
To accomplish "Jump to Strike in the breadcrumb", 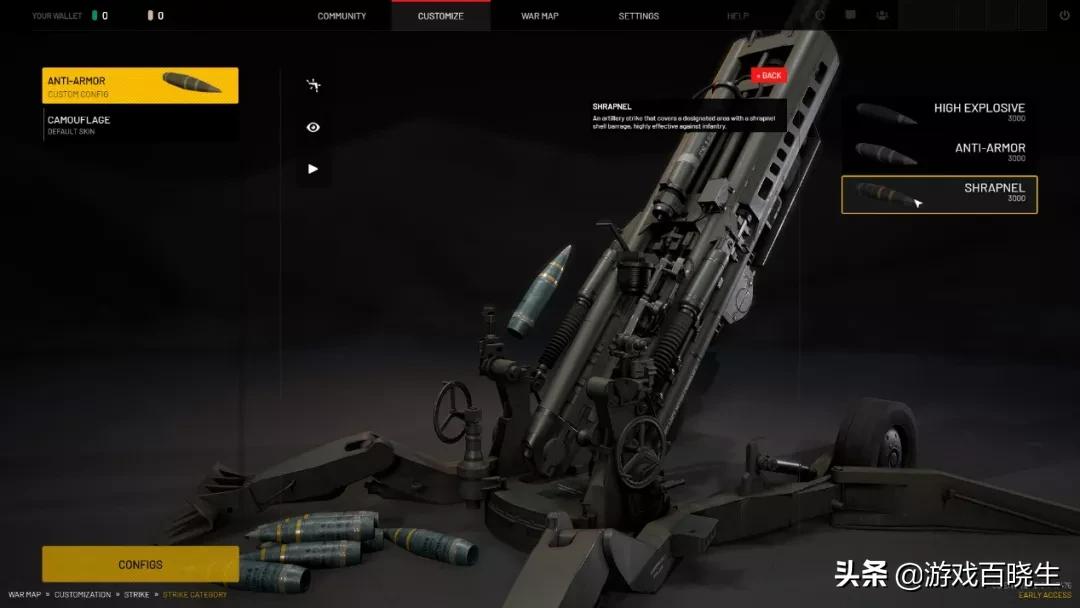I will pos(136,595).
